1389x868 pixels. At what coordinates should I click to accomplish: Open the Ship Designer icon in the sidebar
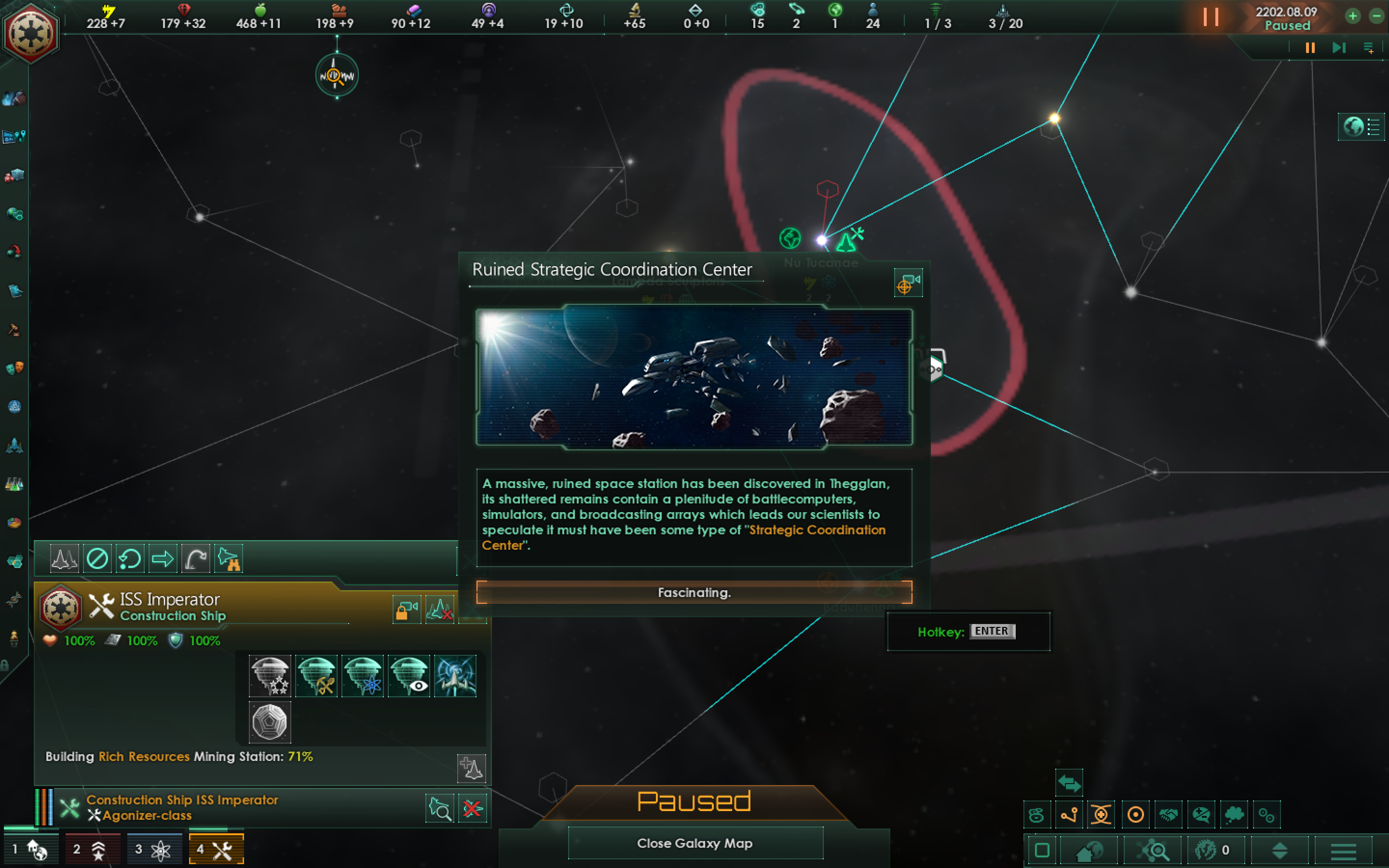[14, 446]
